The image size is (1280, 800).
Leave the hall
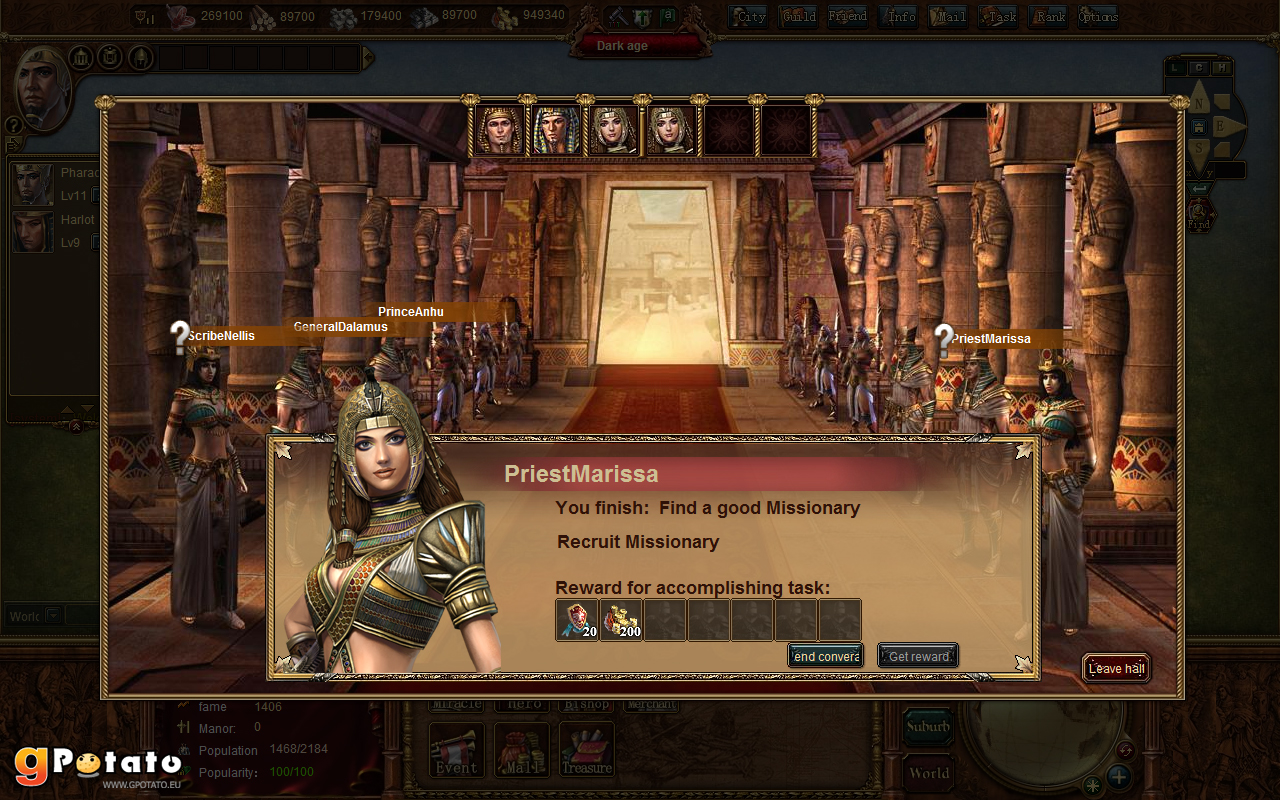[x=1116, y=668]
